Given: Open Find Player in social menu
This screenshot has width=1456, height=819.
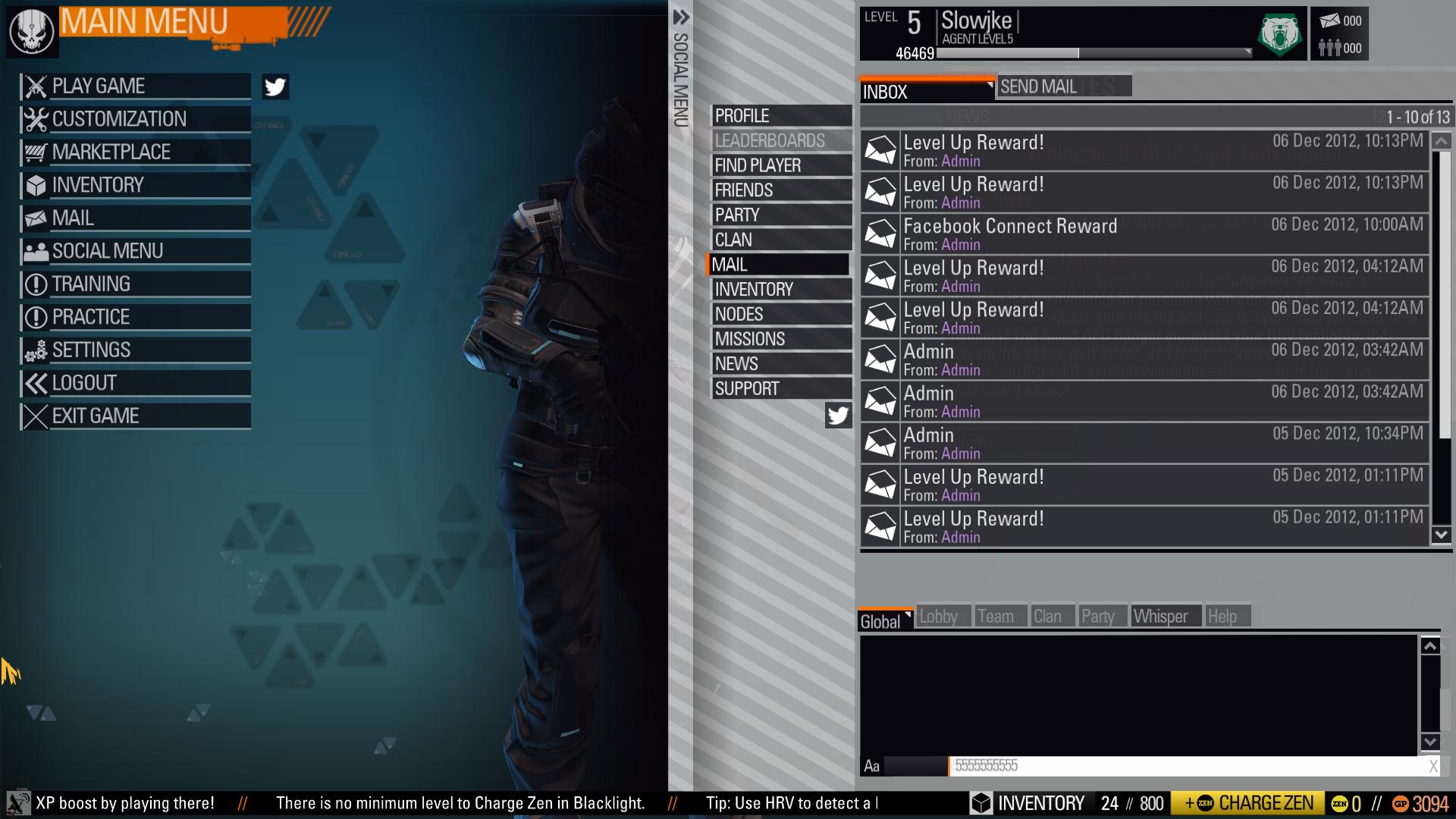Looking at the screenshot, I should (x=781, y=165).
